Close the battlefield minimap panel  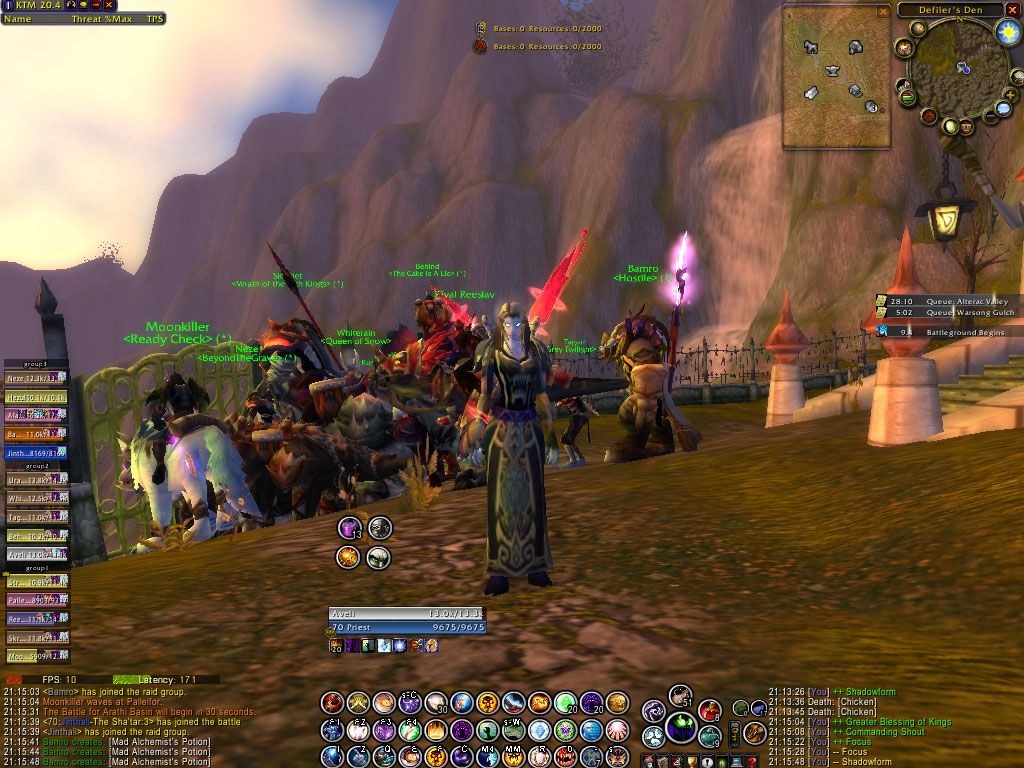tap(882, 11)
